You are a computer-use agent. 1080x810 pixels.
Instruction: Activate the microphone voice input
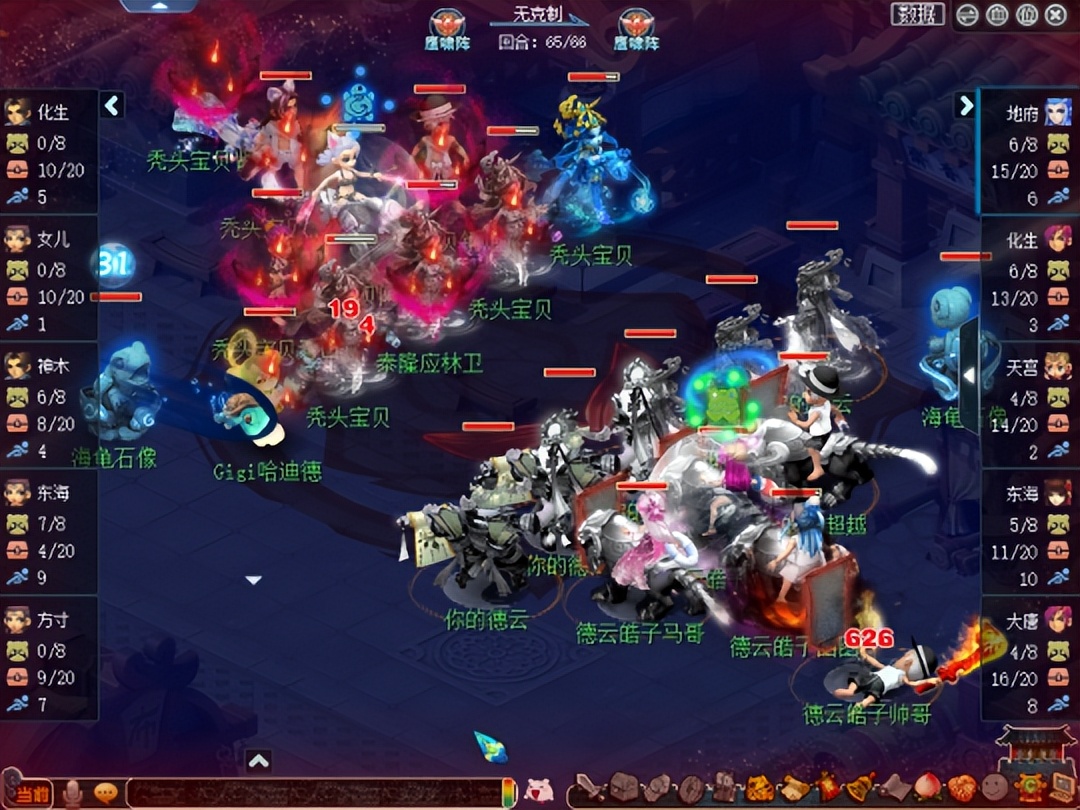[73, 793]
